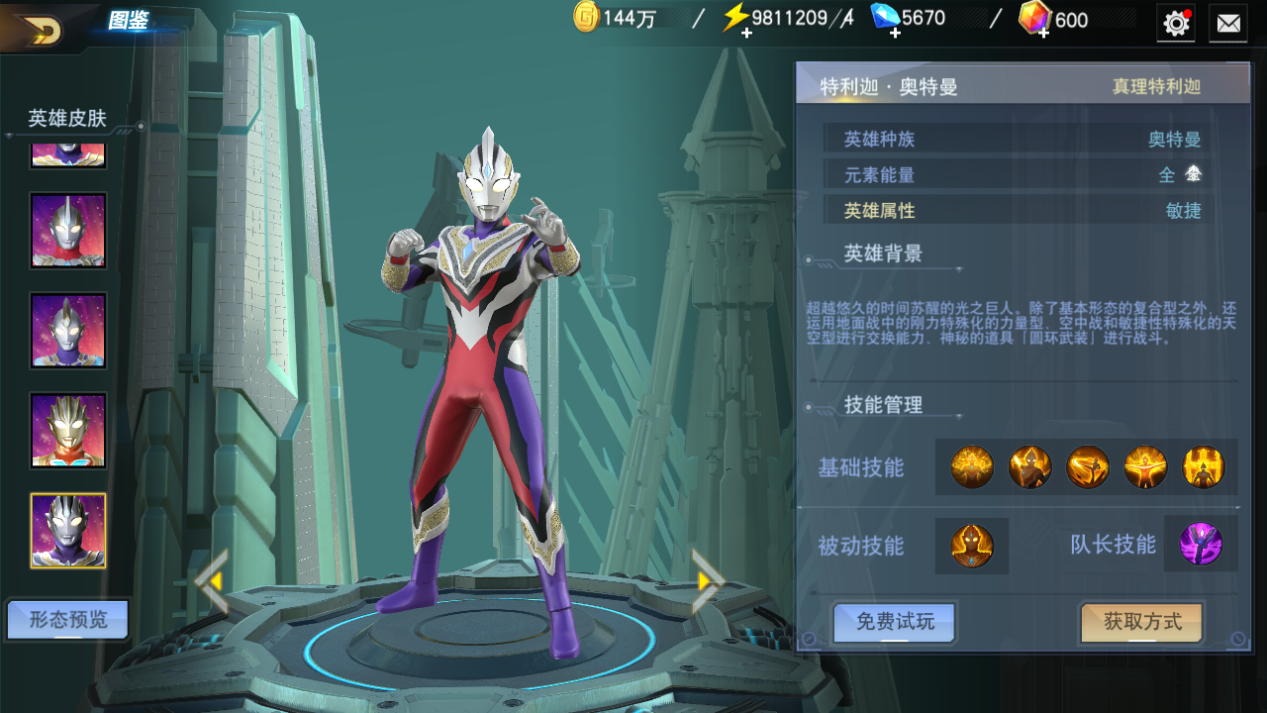Image resolution: width=1267 pixels, height=713 pixels.
Task: Start the 免费试玩 free trial
Action: click(895, 622)
